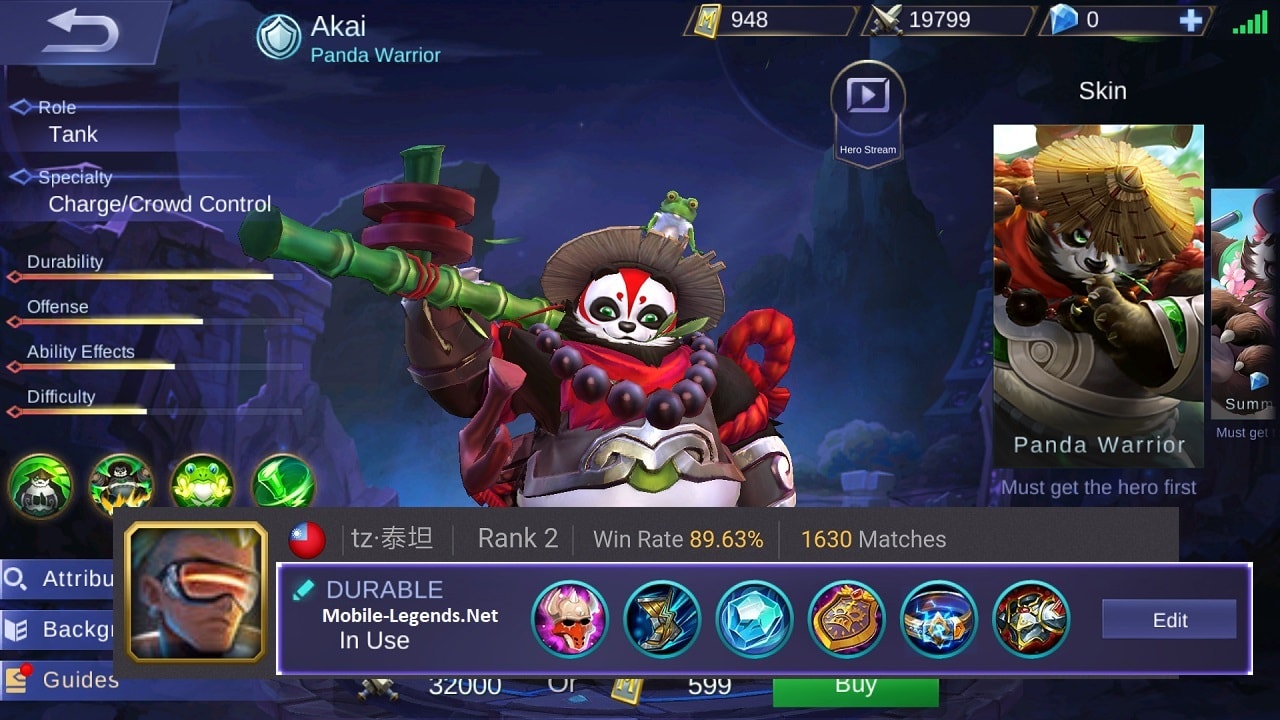Tap the Taiwan flag on the player card
Screen dimensions: 1280x720
click(306, 539)
